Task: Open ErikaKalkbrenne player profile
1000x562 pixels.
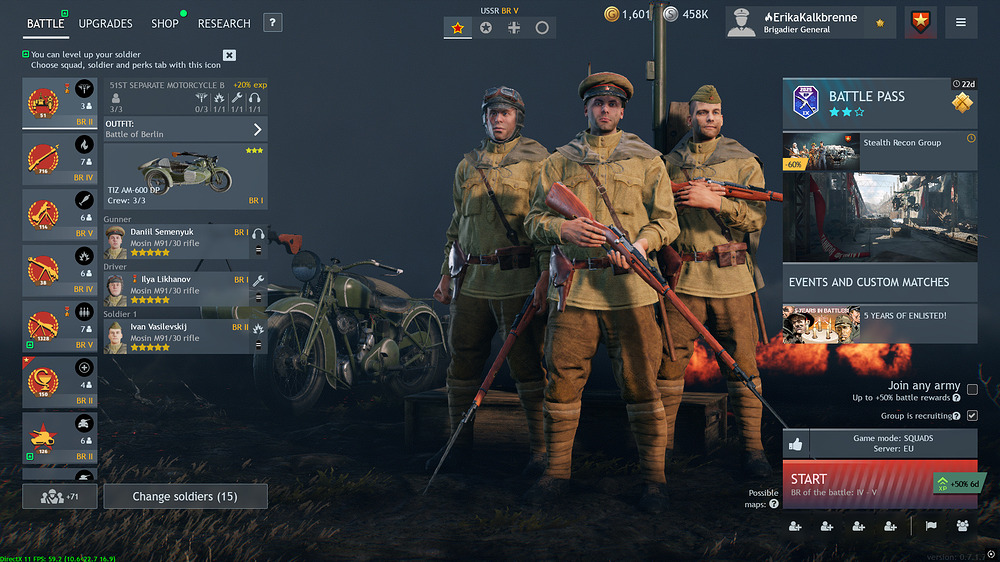Action: point(812,23)
